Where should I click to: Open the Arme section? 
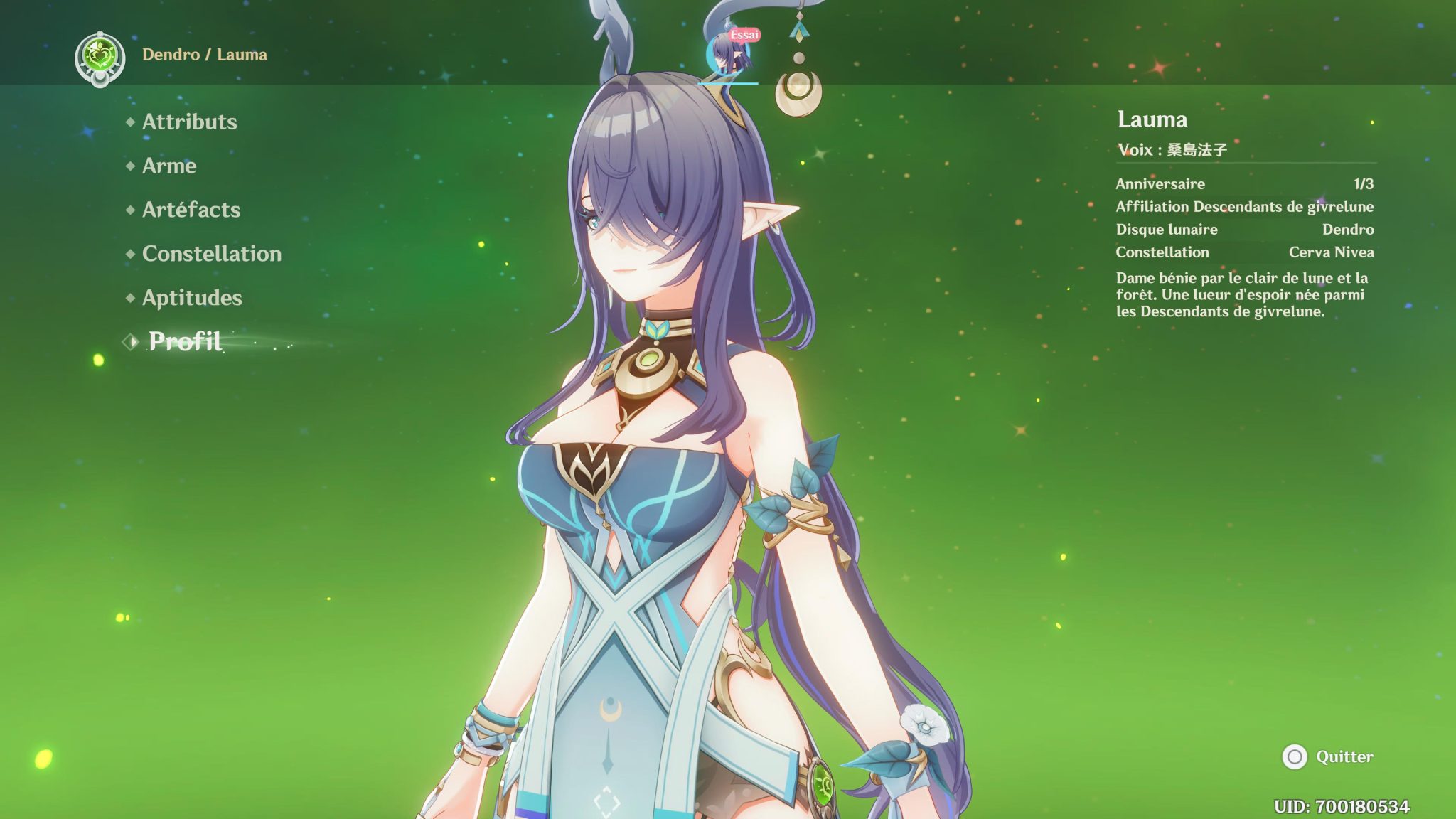(169, 166)
